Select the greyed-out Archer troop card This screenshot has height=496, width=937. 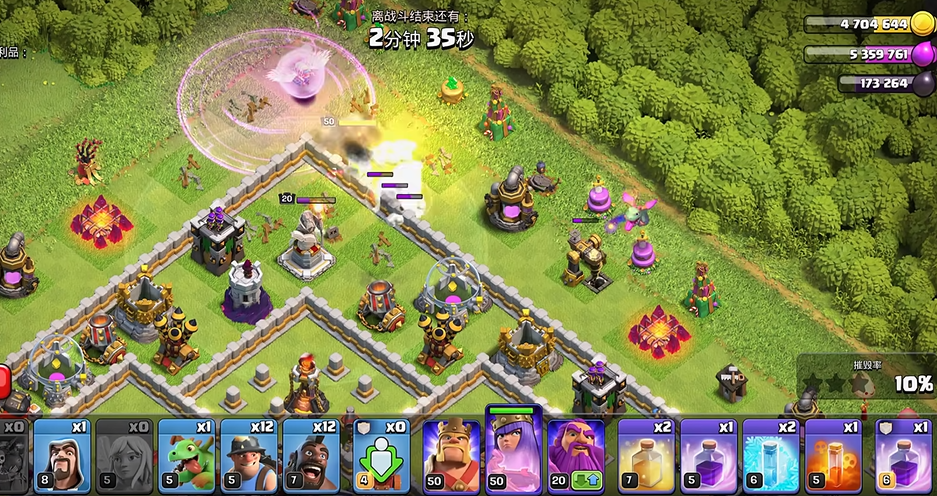tap(124, 455)
